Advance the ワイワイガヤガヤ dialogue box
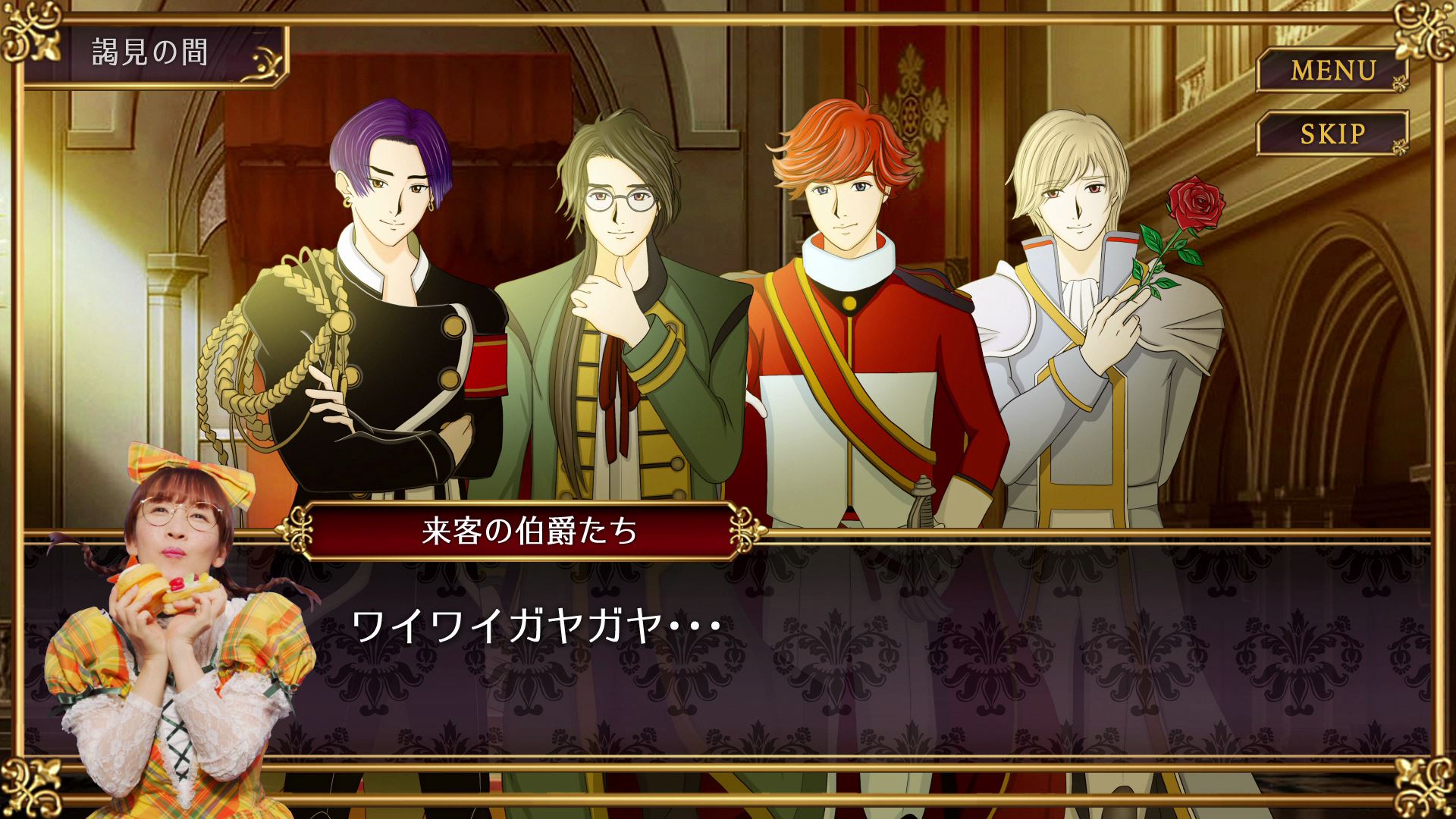This screenshot has width=1456, height=819. coord(834,652)
